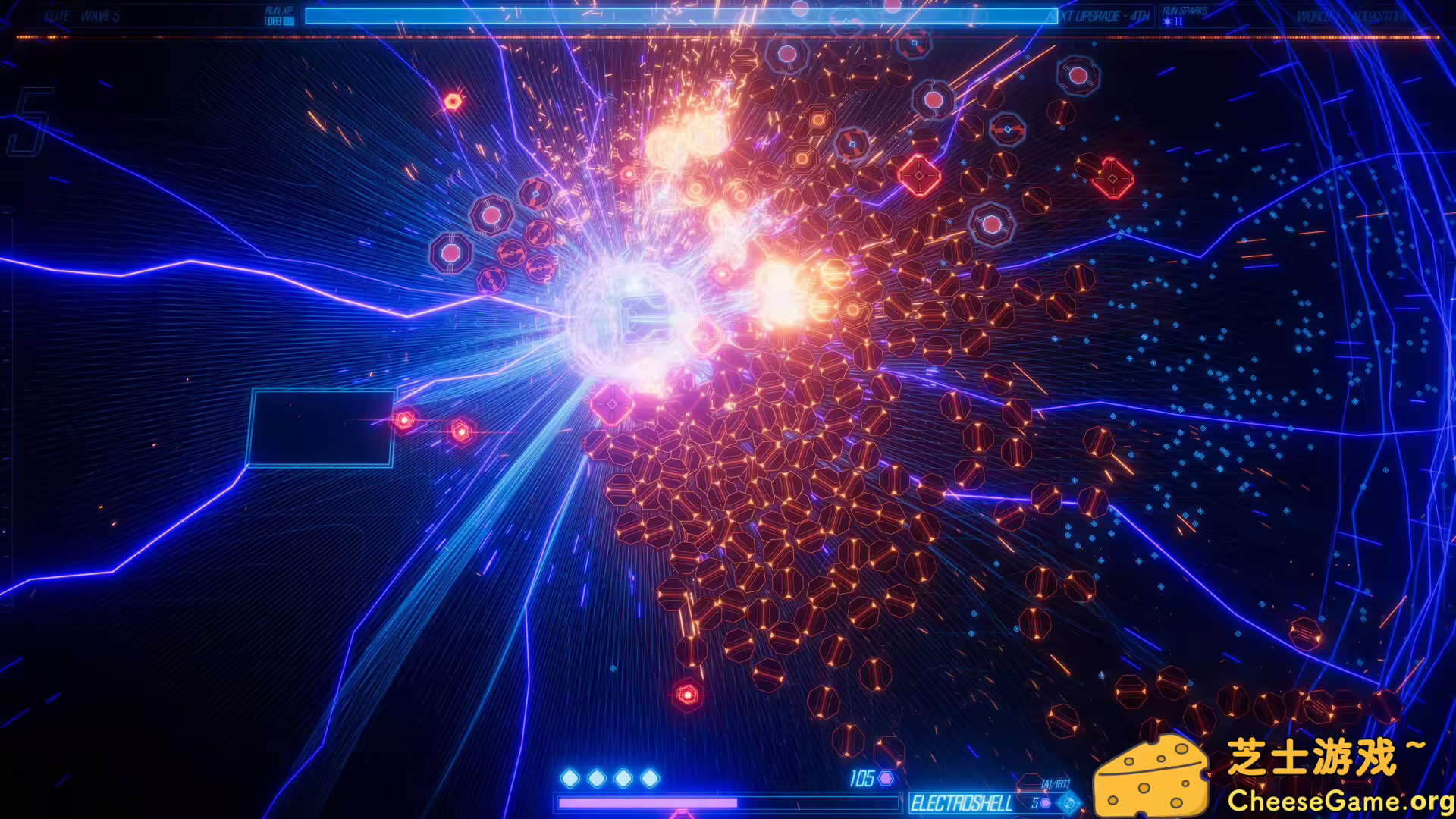The width and height of the screenshot is (1456, 819).
Task: Click the Run Sparks icon in the top bar
Action: coord(1167,23)
